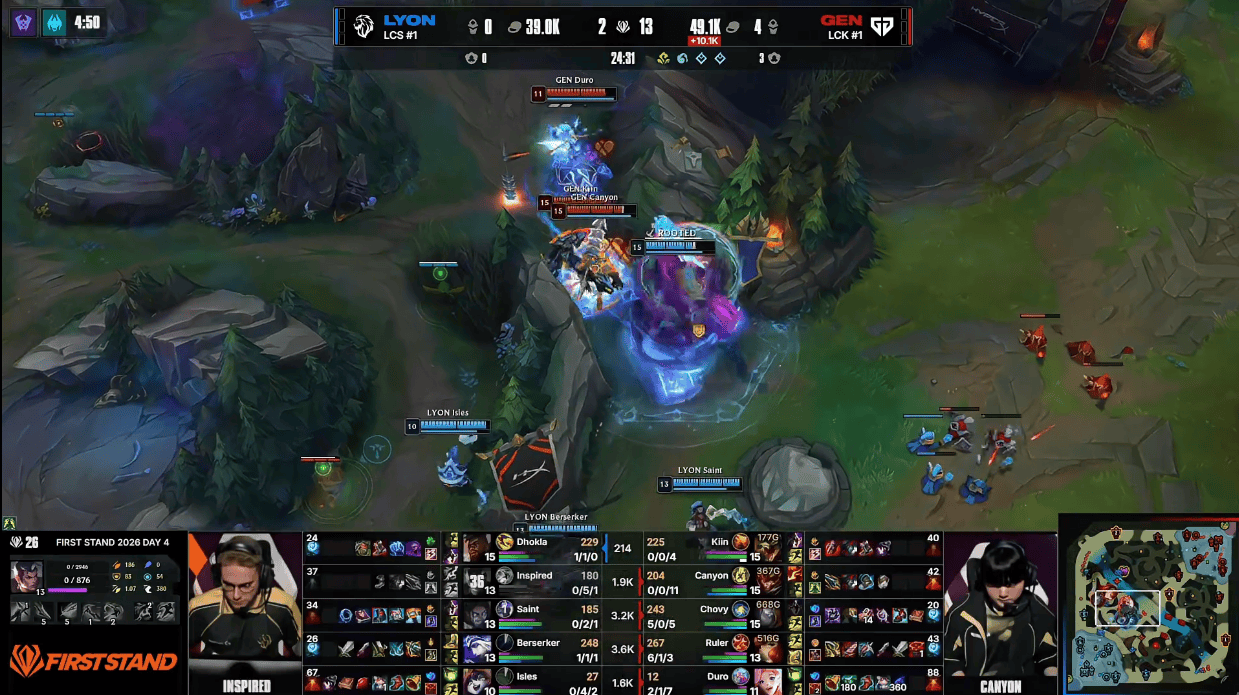Open the minimap
This screenshot has width=1239, height=695.
[1148, 604]
